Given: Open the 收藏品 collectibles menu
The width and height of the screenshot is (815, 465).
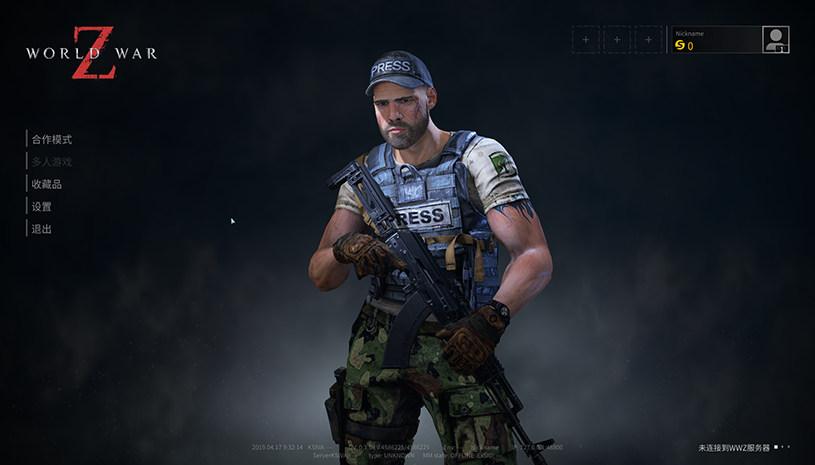Looking at the screenshot, I should 47,184.
